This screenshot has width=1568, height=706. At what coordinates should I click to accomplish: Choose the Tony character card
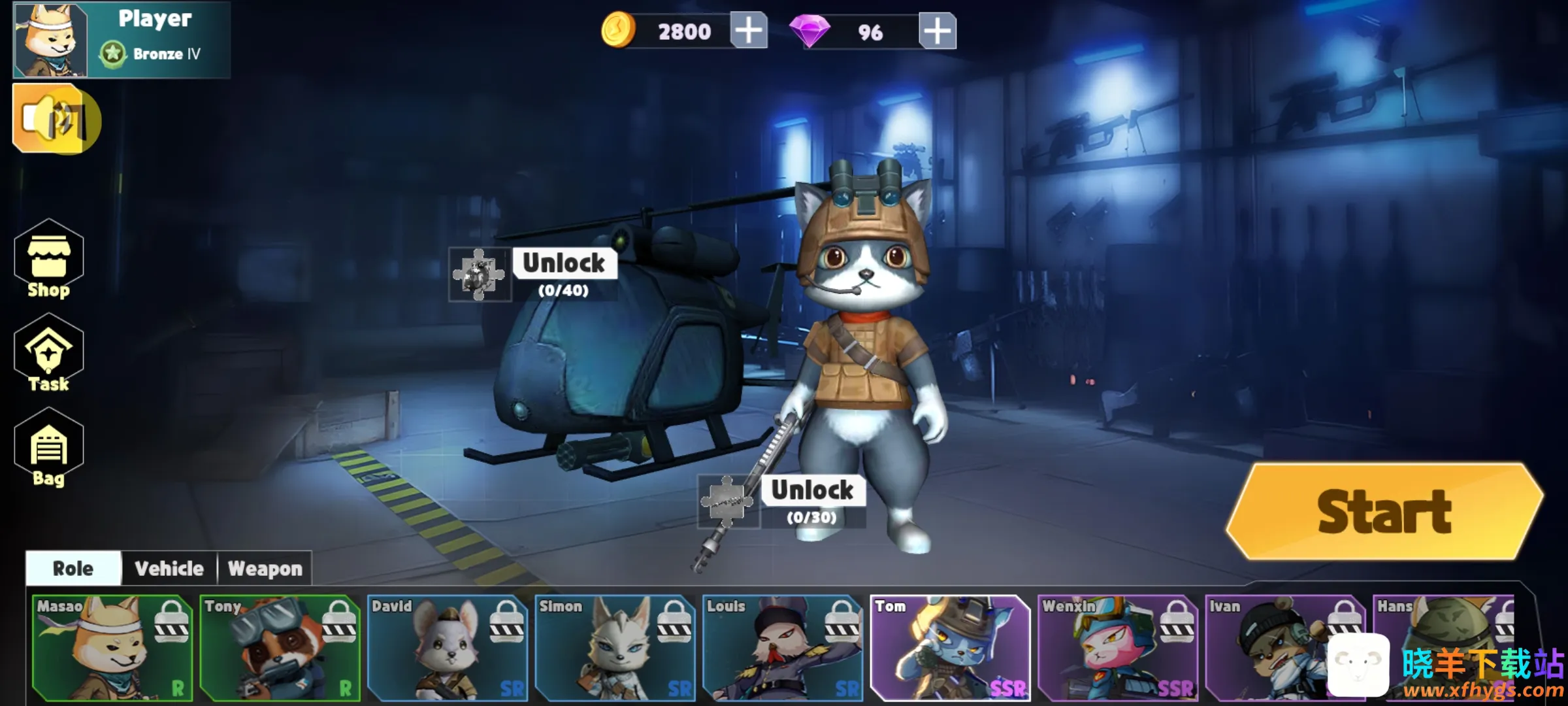tap(280, 647)
